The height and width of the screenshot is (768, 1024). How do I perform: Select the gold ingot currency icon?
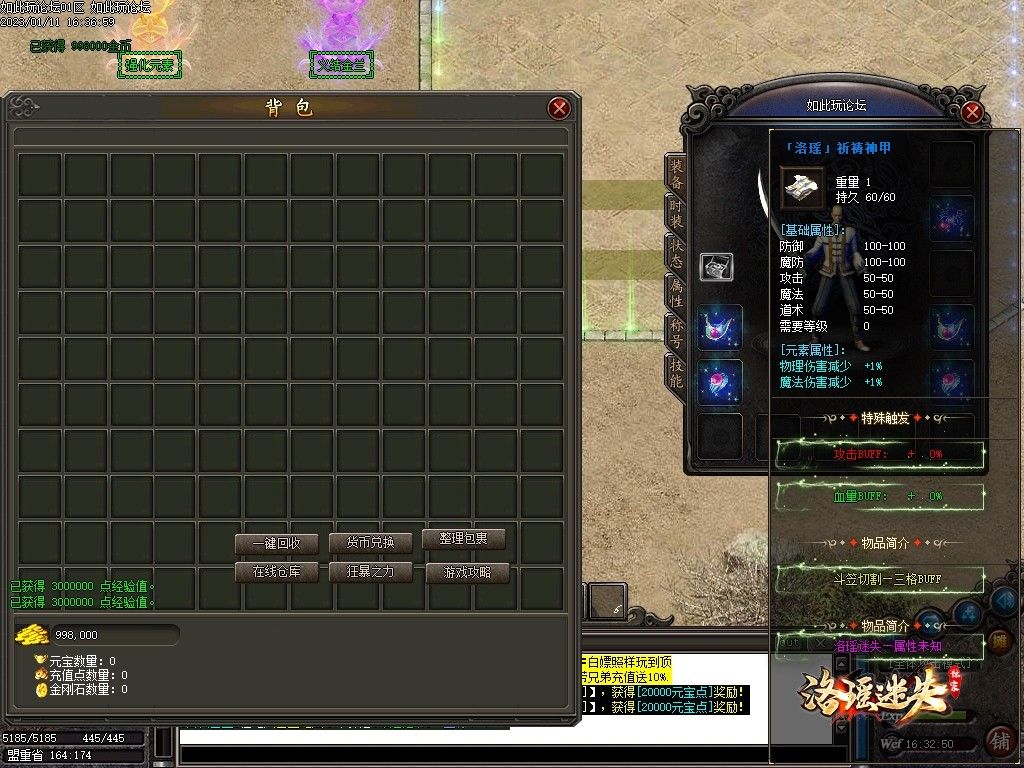coord(32,634)
